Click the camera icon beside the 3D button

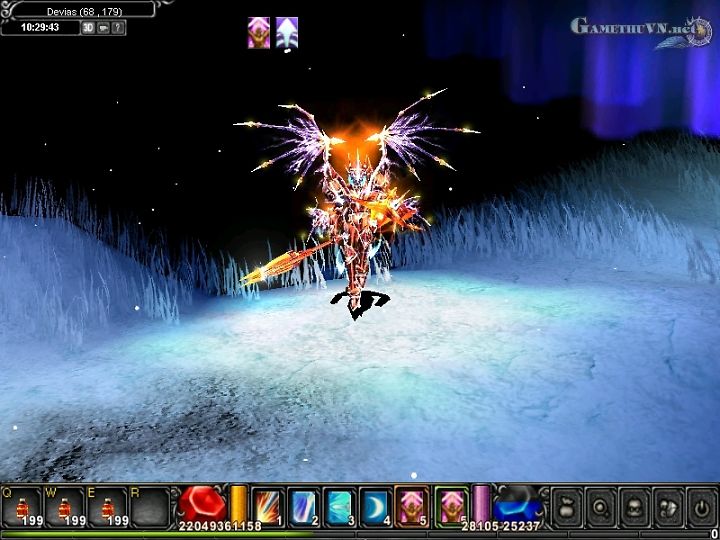[102, 27]
